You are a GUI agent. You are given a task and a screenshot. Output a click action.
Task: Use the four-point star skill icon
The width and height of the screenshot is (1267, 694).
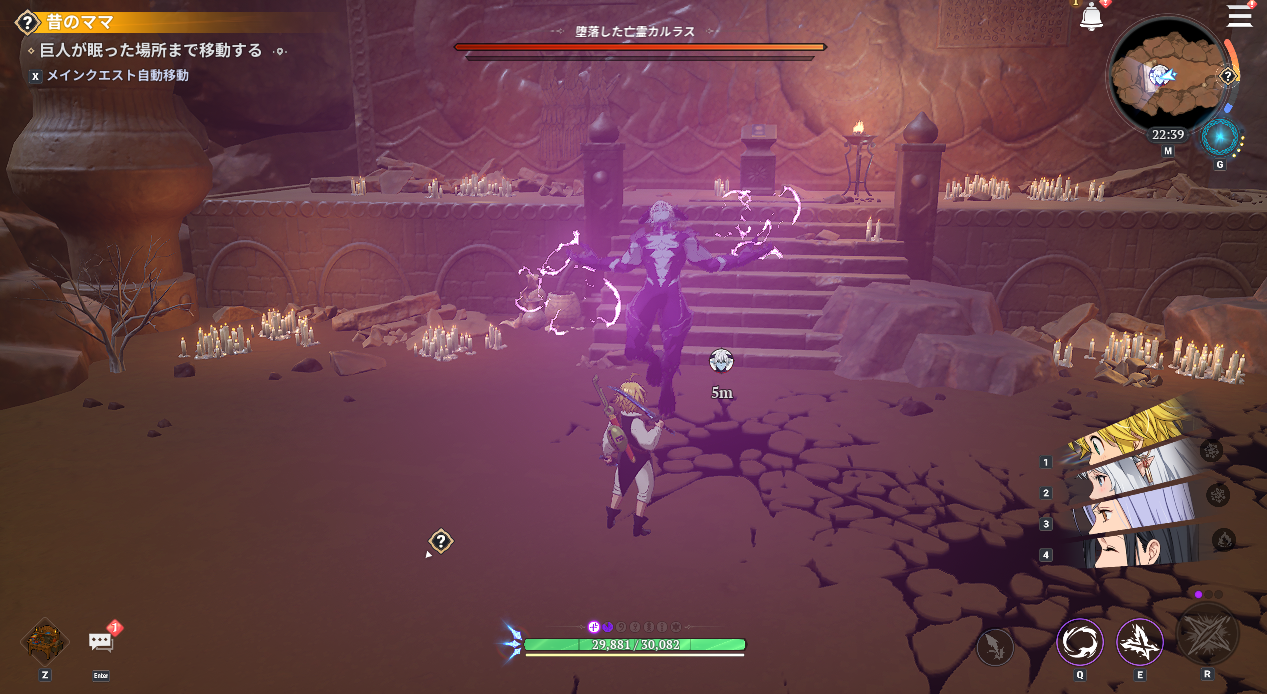(1140, 643)
